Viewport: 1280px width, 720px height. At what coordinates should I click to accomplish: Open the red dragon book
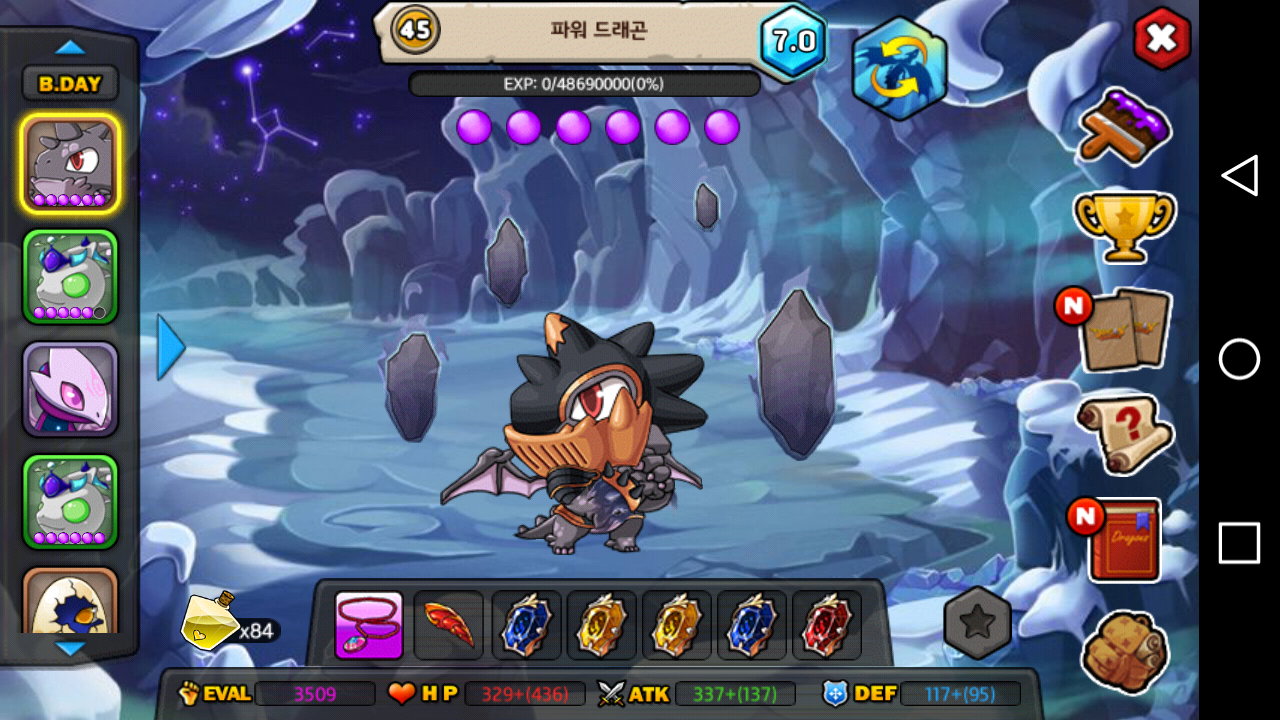point(1124,540)
